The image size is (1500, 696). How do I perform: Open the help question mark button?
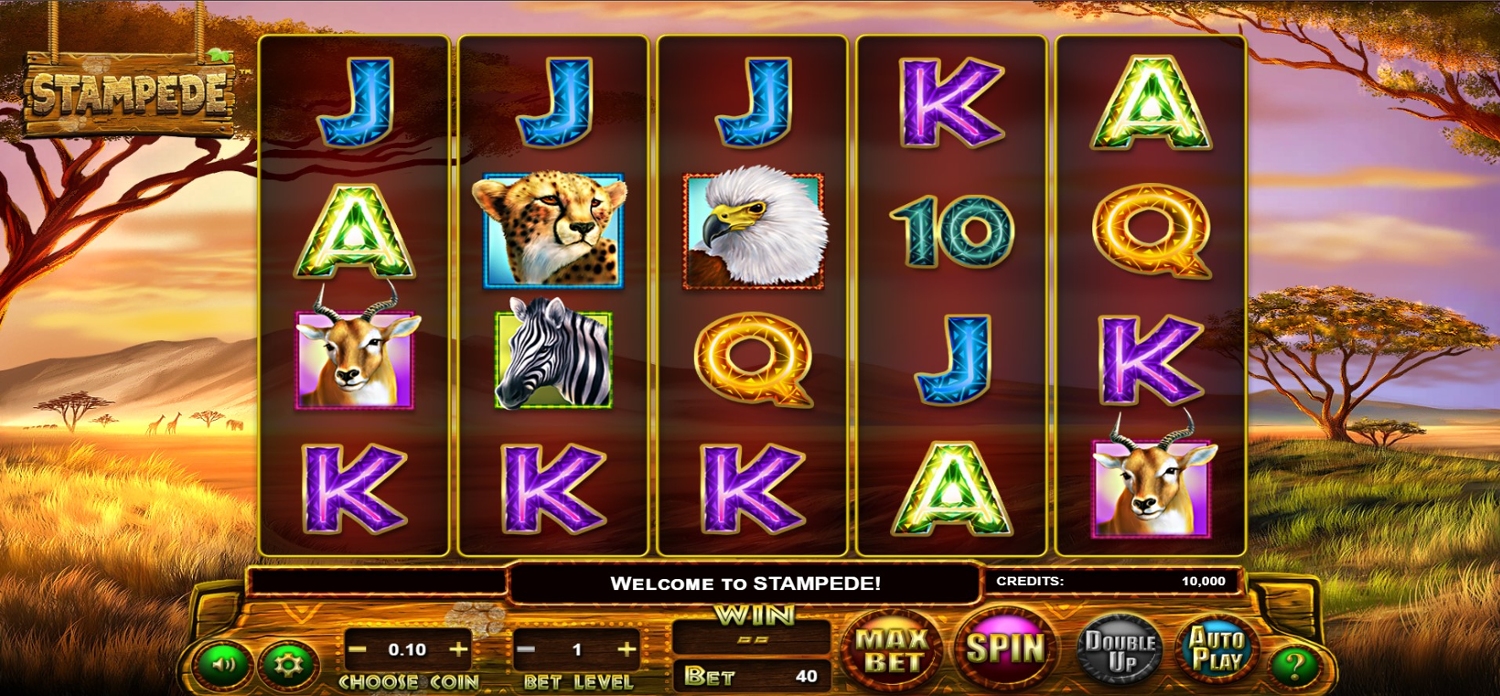tap(1296, 665)
